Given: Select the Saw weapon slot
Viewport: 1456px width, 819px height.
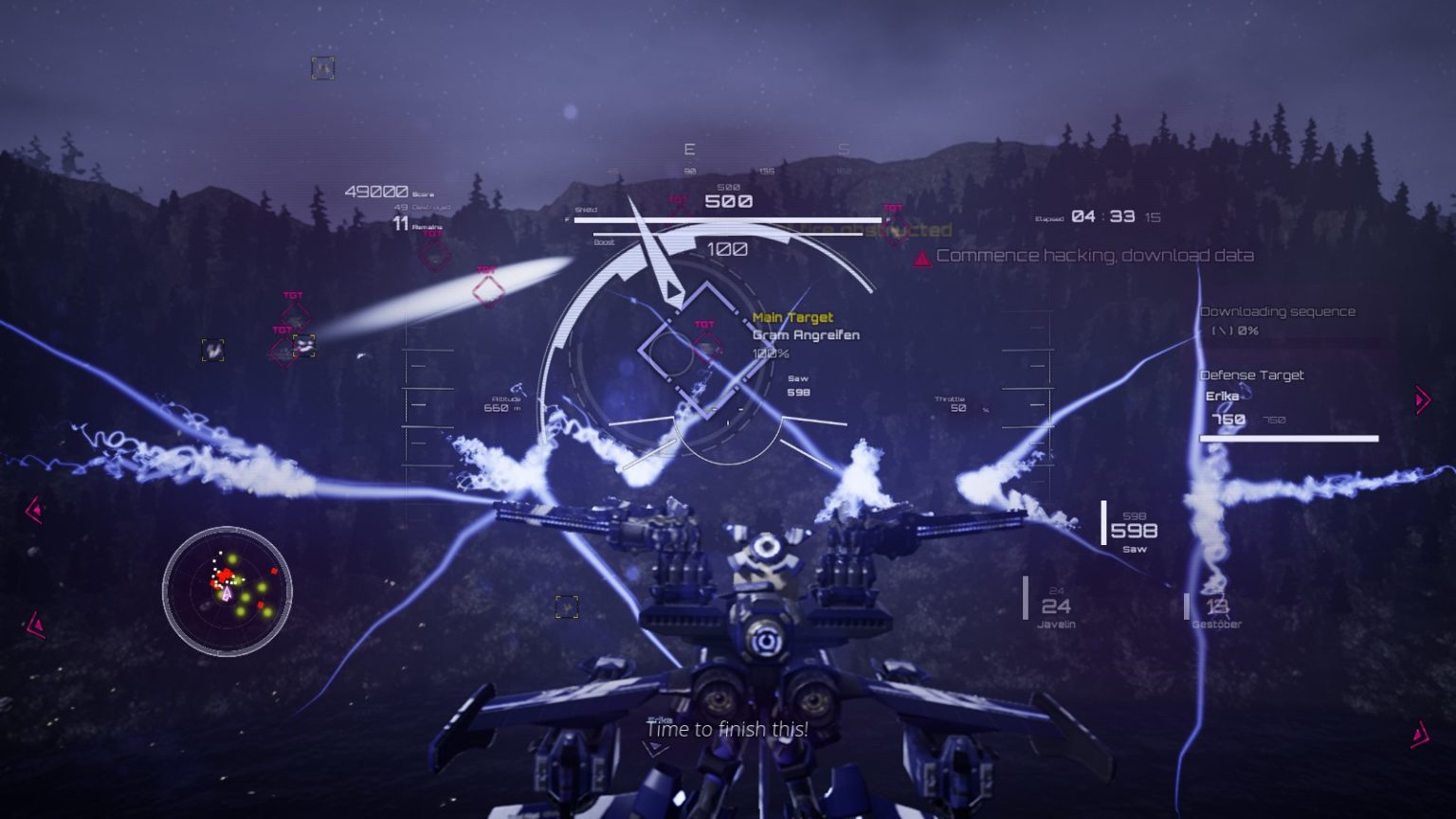Looking at the screenshot, I should coord(1134,532).
